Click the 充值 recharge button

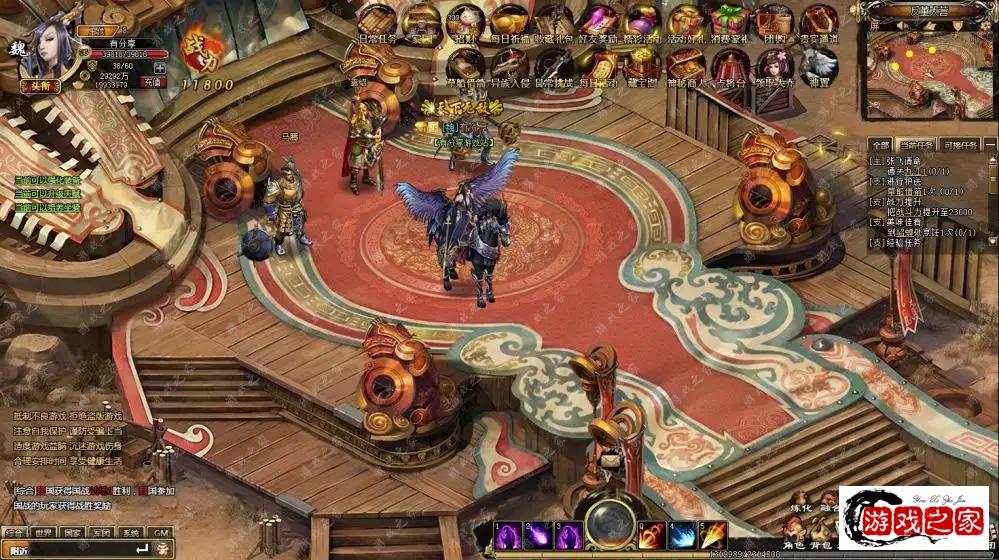(153, 82)
